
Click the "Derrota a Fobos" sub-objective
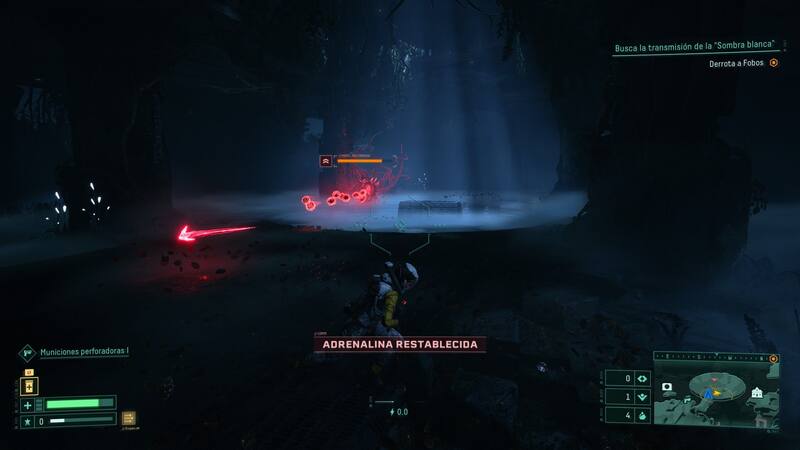click(737, 62)
